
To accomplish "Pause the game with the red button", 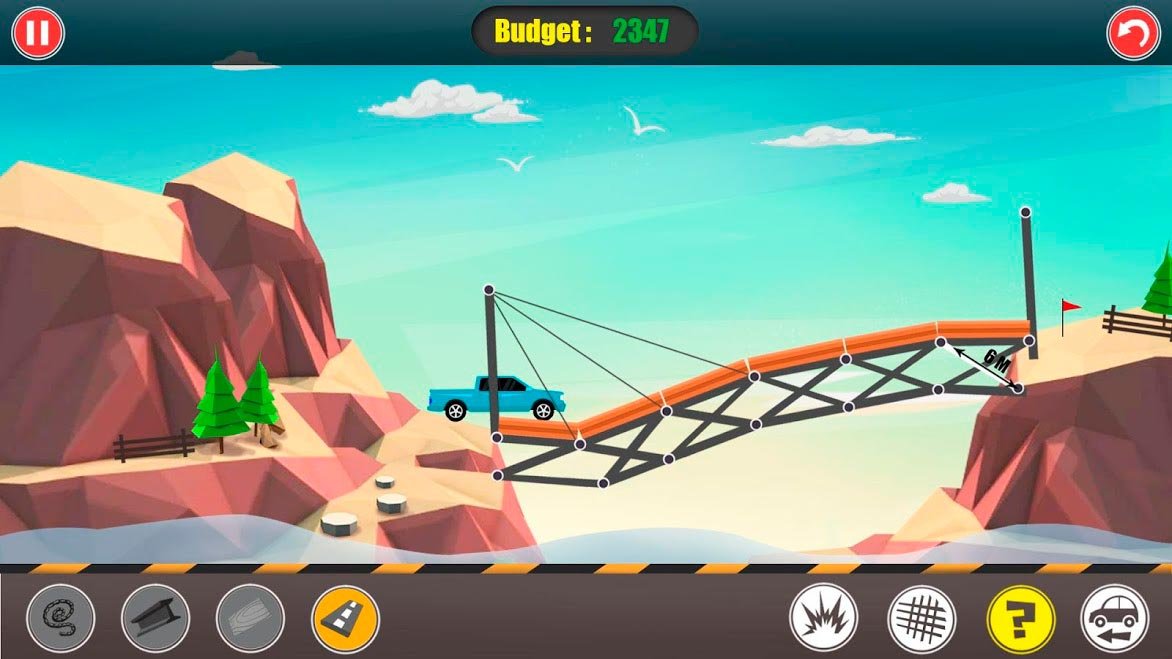I will pos(38,33).
